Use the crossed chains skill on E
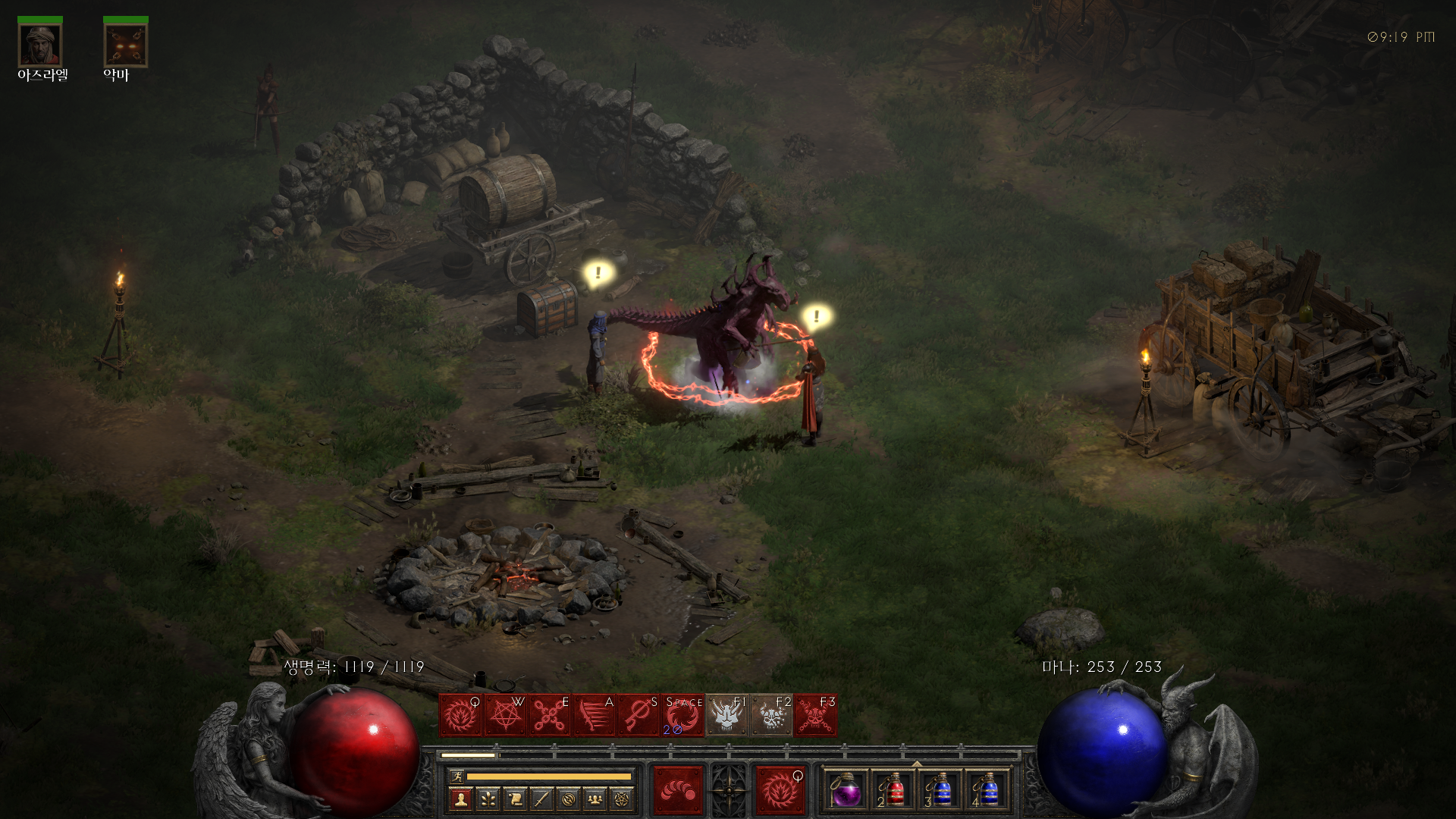1456x819 pixels. (x=550, y=715)
